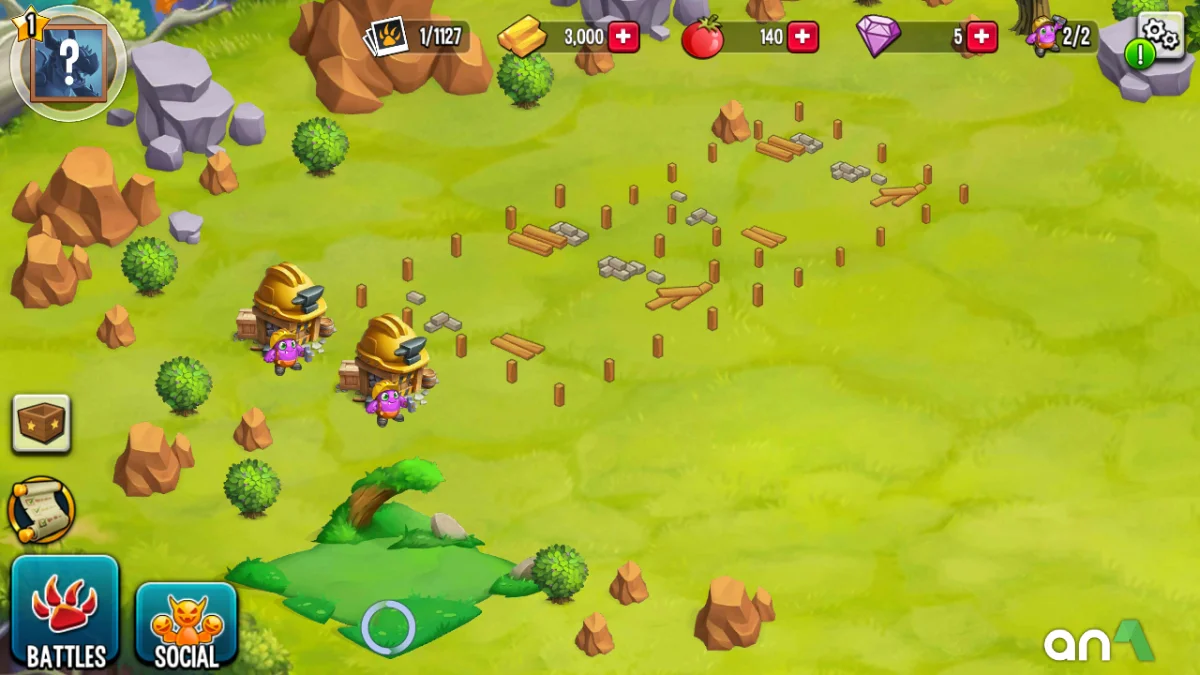
Task: Enter the Battles menu
Action: pyautogui.click(x=66, y=612)
